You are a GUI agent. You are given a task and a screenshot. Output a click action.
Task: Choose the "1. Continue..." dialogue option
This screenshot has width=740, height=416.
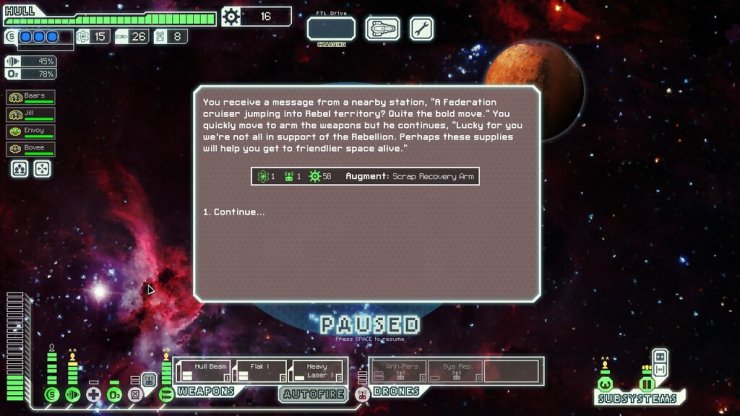(x=234, y=212)
